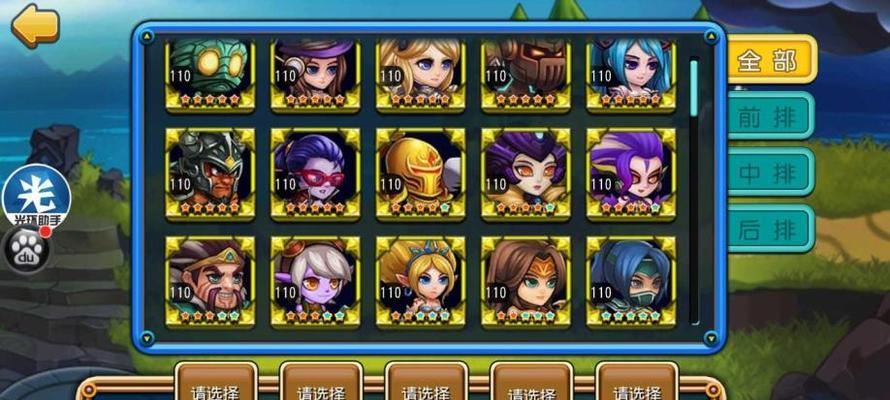The height and width of the screenshot is (400, 890).
Task: Click the du paw icon
Action: coord(27,251)
